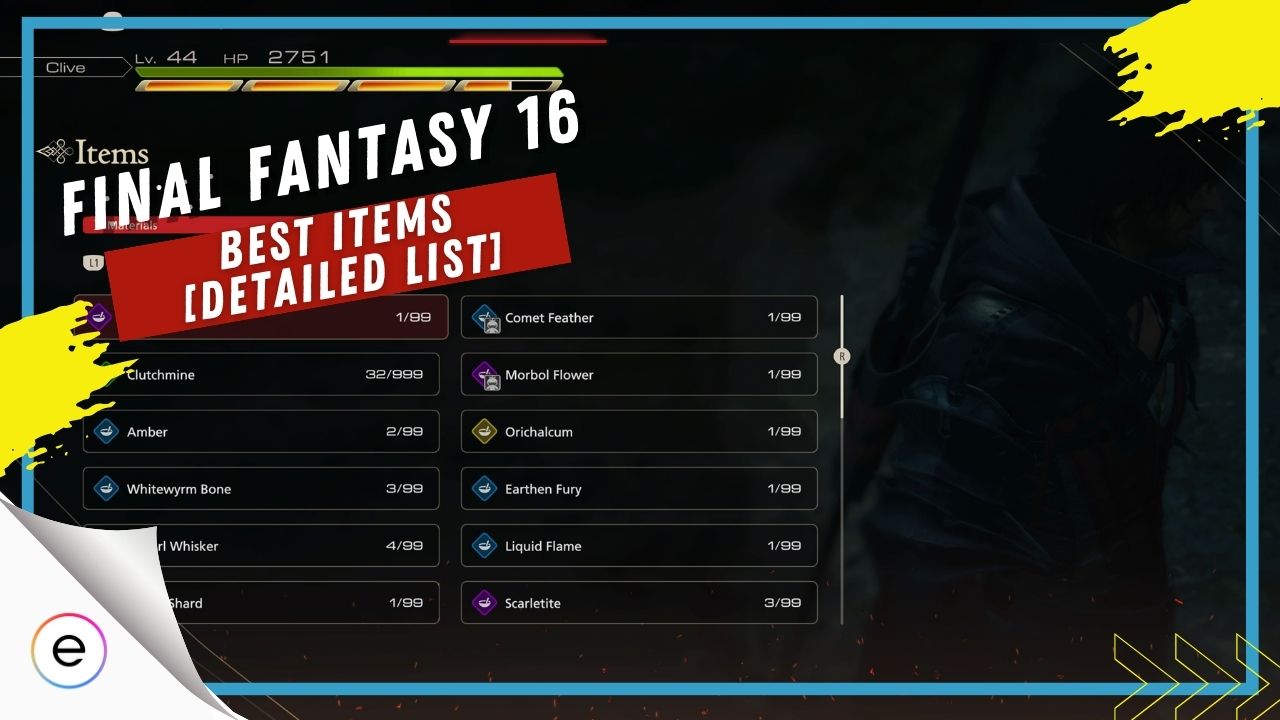Click the Morbol Flower purple diamond icon
The height and width of the screenshot is (720, 1280).
[x=487, y=374]
